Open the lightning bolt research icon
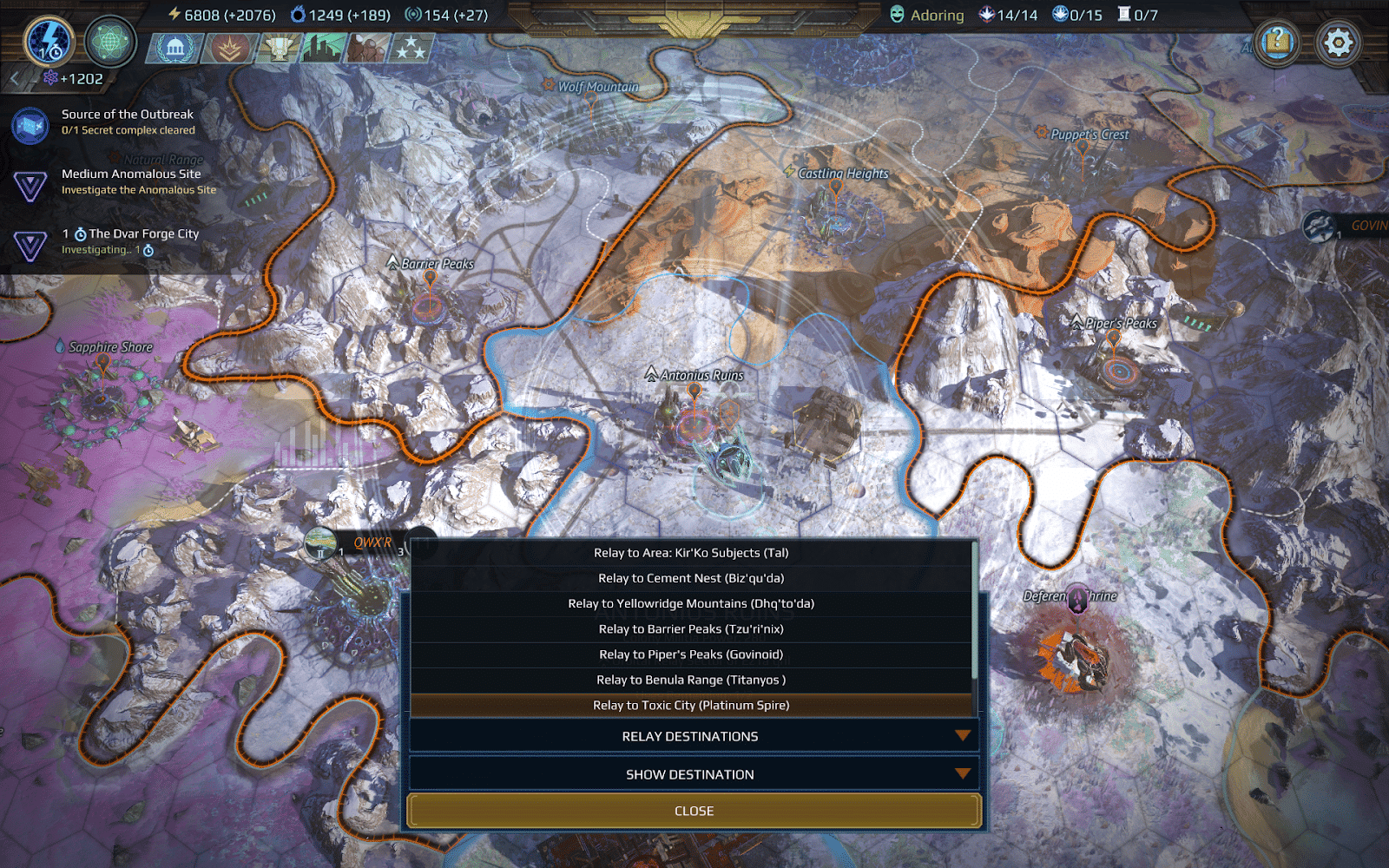 coord(49,42)
